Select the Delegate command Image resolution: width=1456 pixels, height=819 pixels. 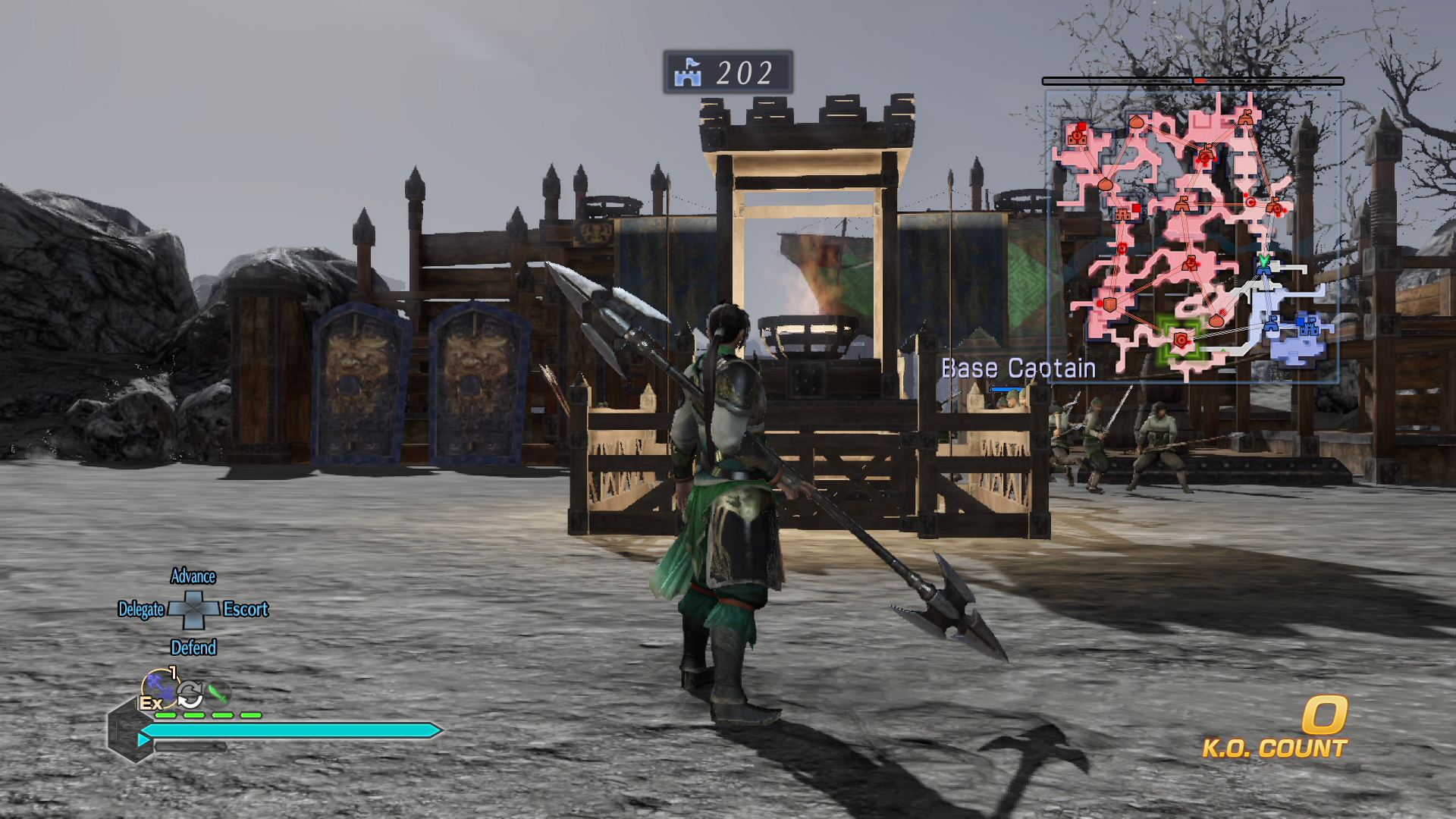tap(141, 610)
